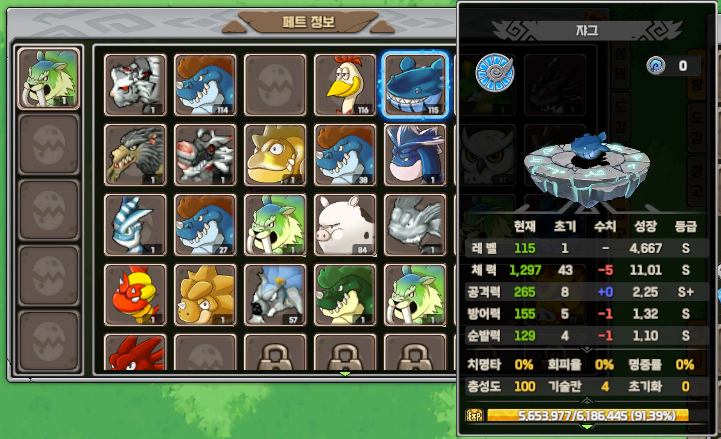Select the white chicken pet, level 116
This screenshot has height=439, width=721.
(345, 84)
